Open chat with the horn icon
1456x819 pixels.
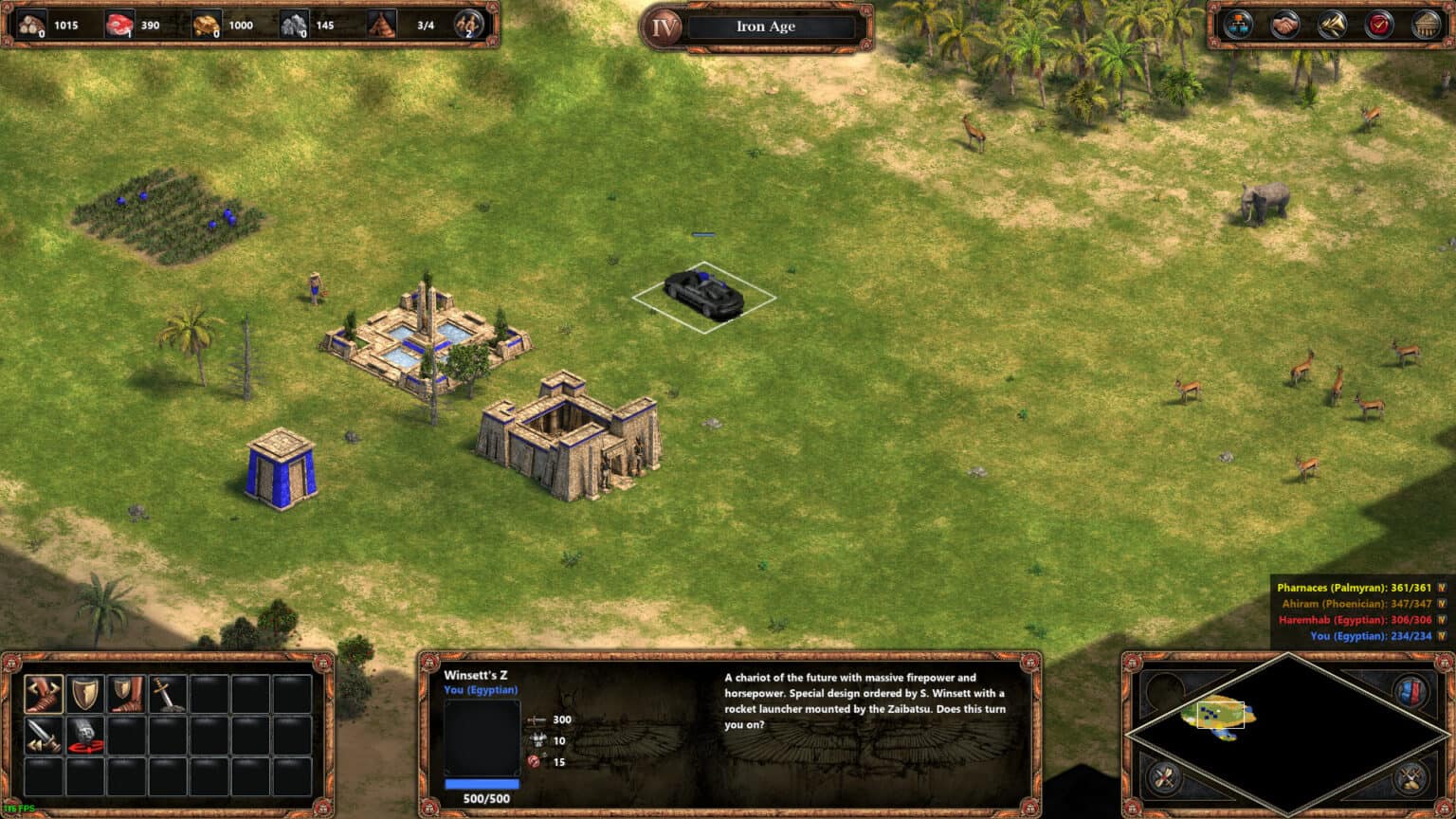pos(1333,25)
